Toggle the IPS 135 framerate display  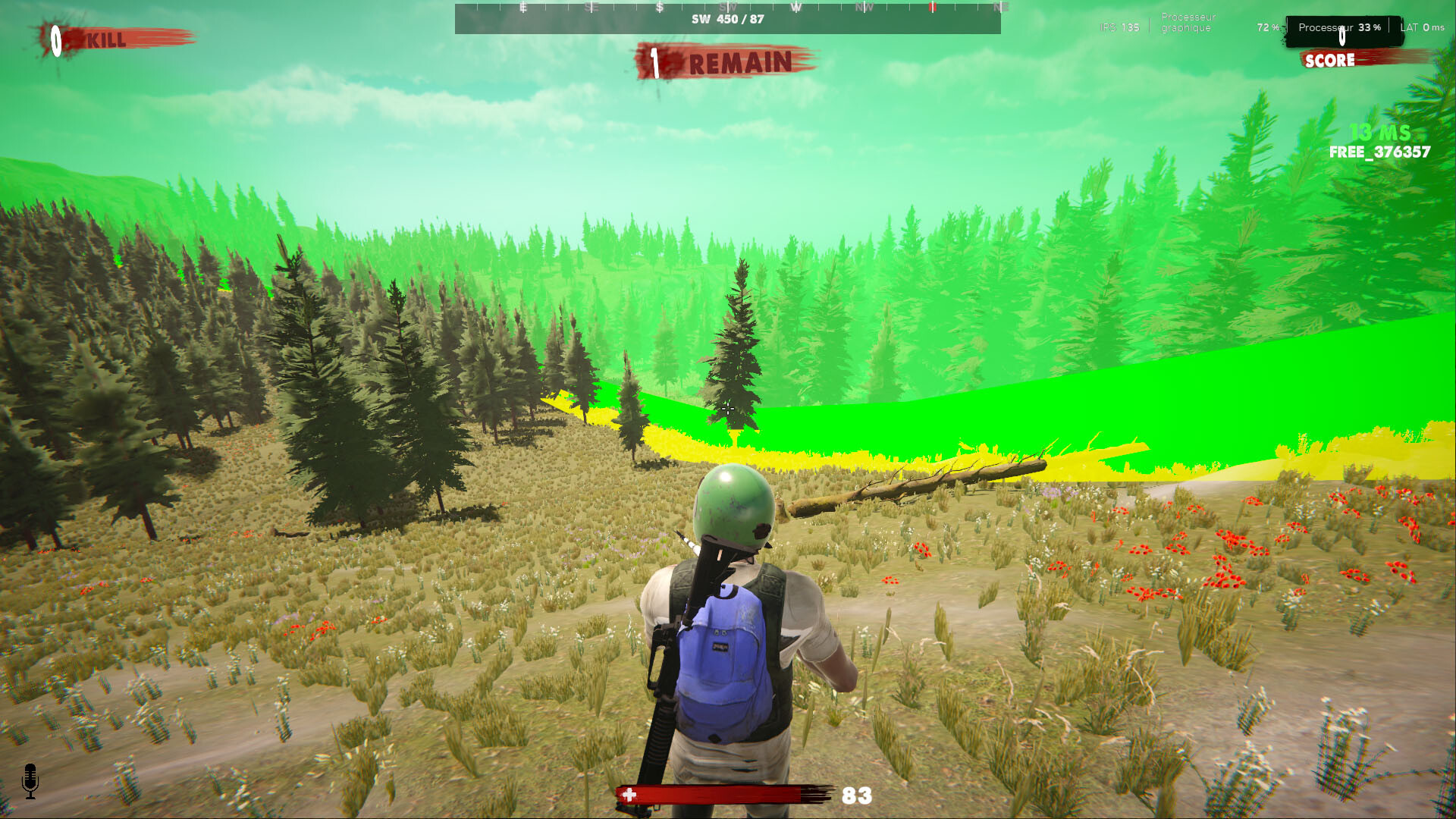tap(1118, 26)
